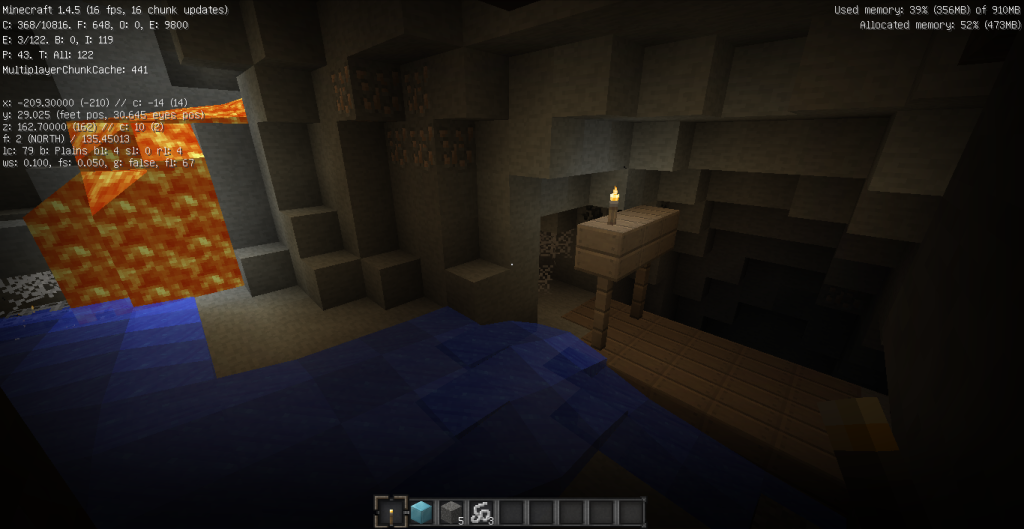Select the torch hotbar slot

point(391,513)
